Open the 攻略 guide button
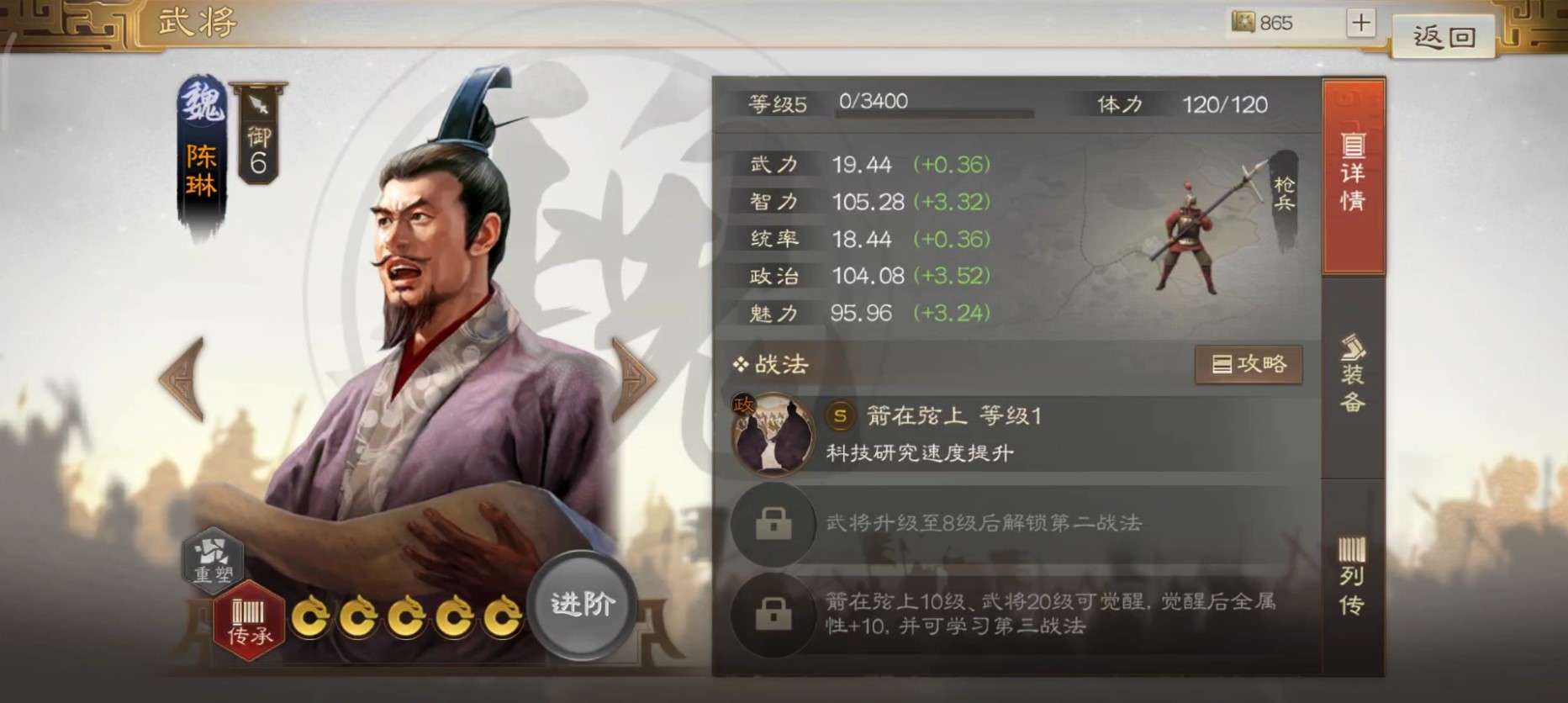 [x=1248, y=365]
